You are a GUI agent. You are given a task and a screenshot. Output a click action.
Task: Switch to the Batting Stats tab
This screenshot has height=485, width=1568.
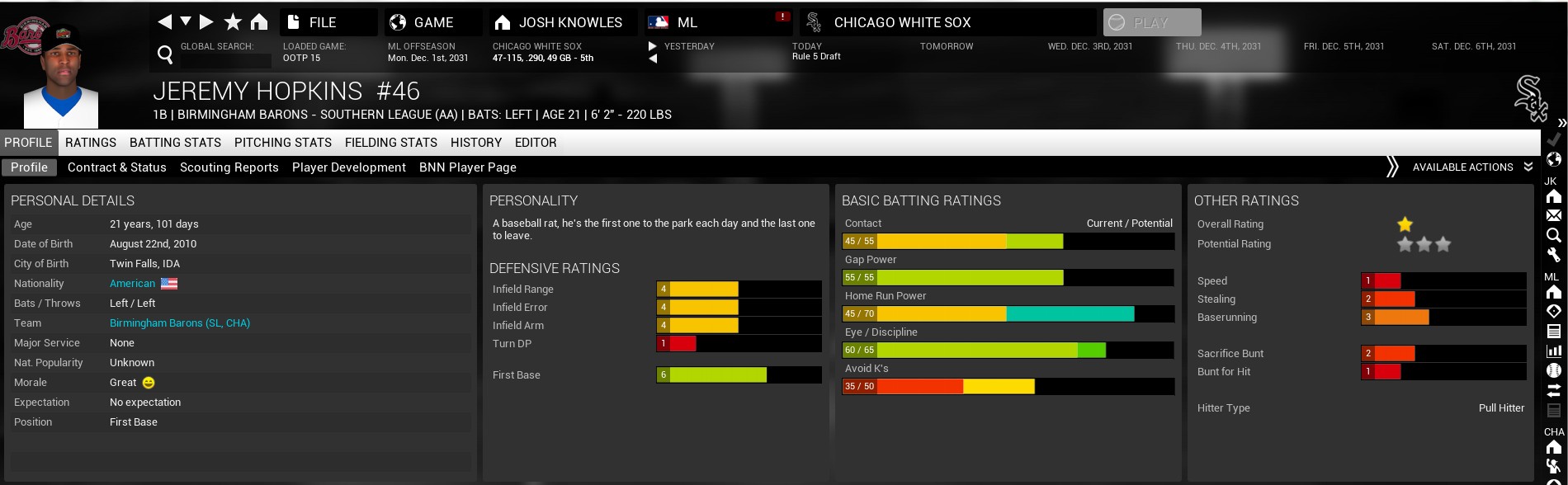pyautogui.click(x=175, y=143)
